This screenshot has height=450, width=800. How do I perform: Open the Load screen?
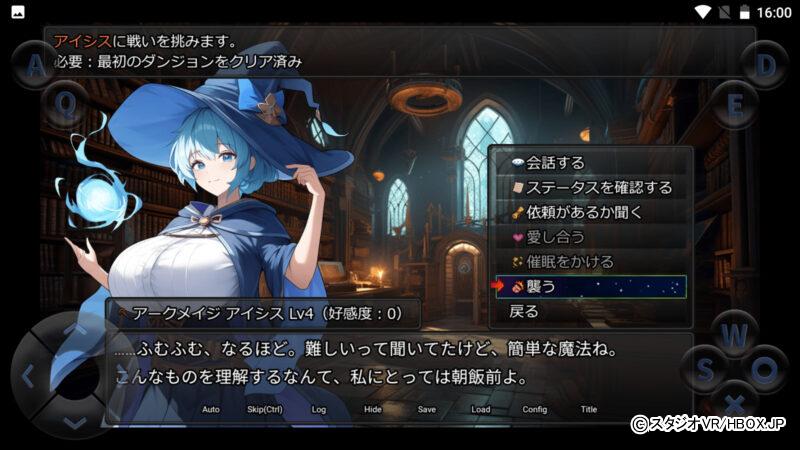click(x=481, y=409)
